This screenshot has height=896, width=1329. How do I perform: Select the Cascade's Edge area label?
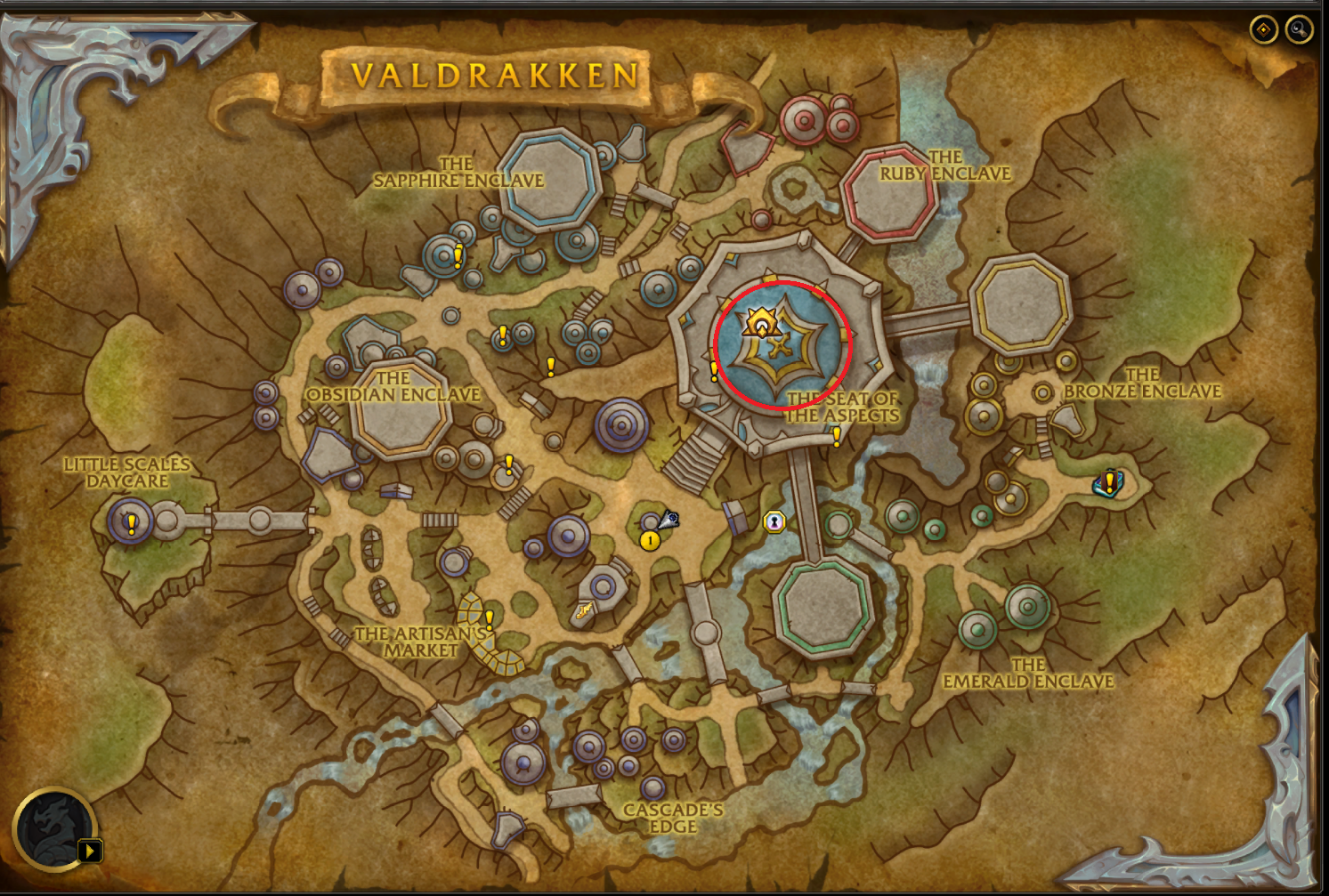(x=676, y=819)
